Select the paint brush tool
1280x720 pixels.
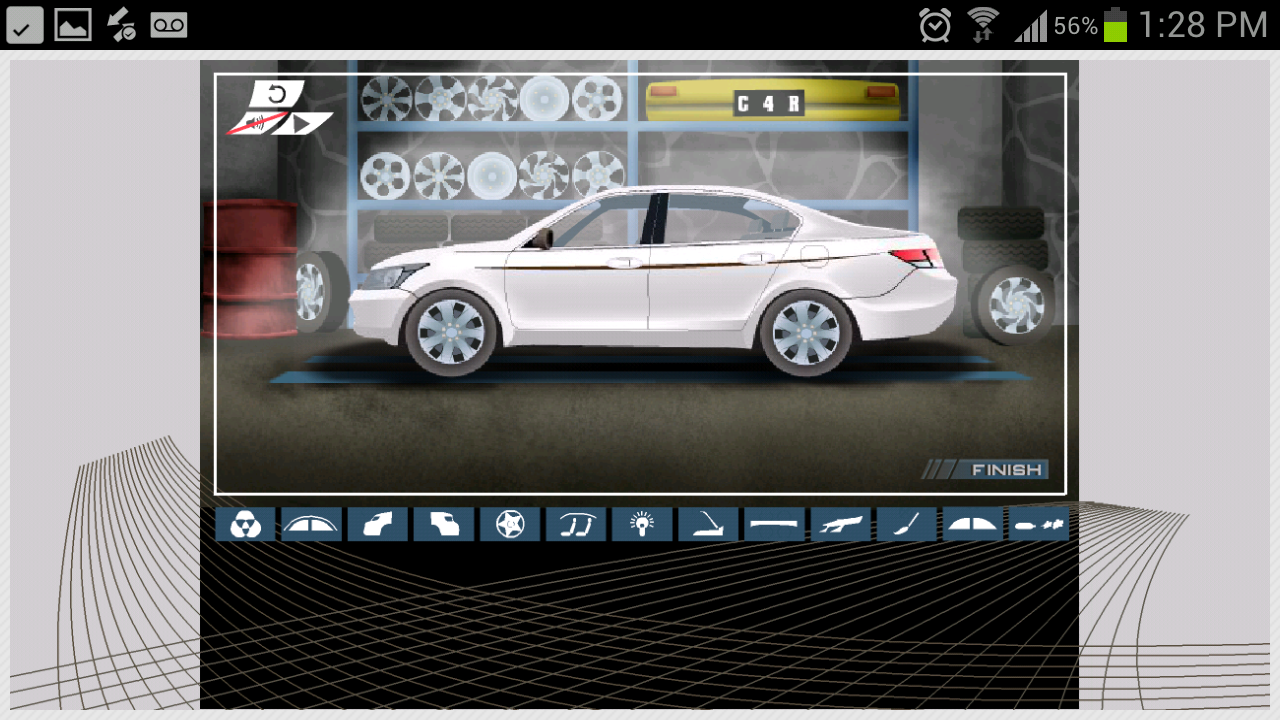click(x=907, y=523)
